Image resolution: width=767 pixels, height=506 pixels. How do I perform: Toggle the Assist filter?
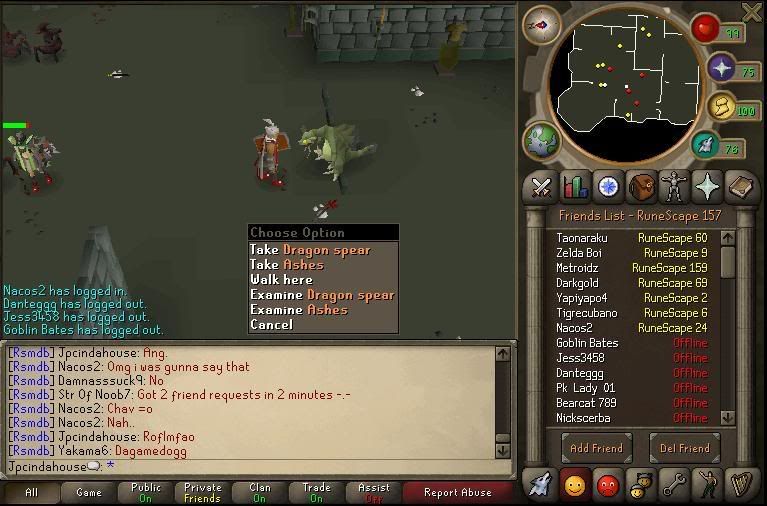point(374,492)
